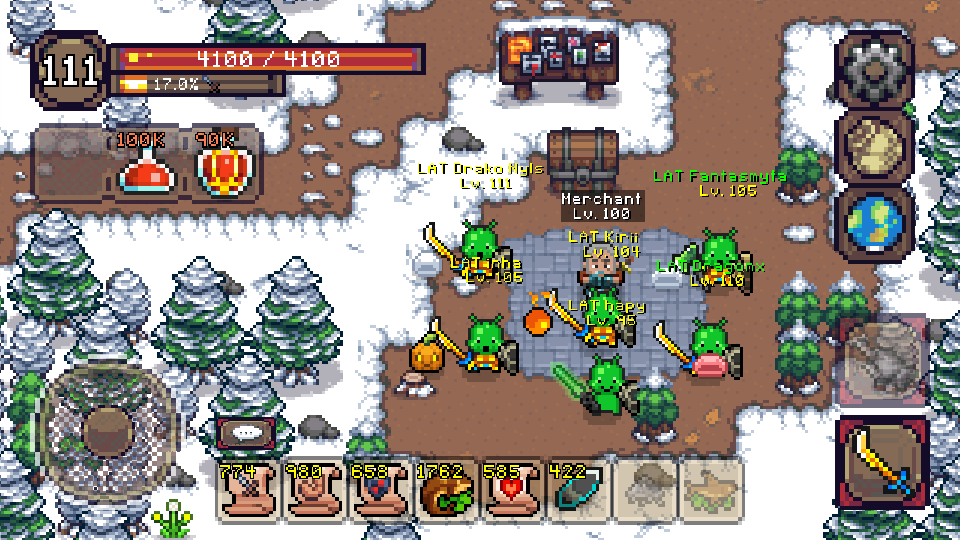
Task: Open the world globe button
Action: [874, 224]
